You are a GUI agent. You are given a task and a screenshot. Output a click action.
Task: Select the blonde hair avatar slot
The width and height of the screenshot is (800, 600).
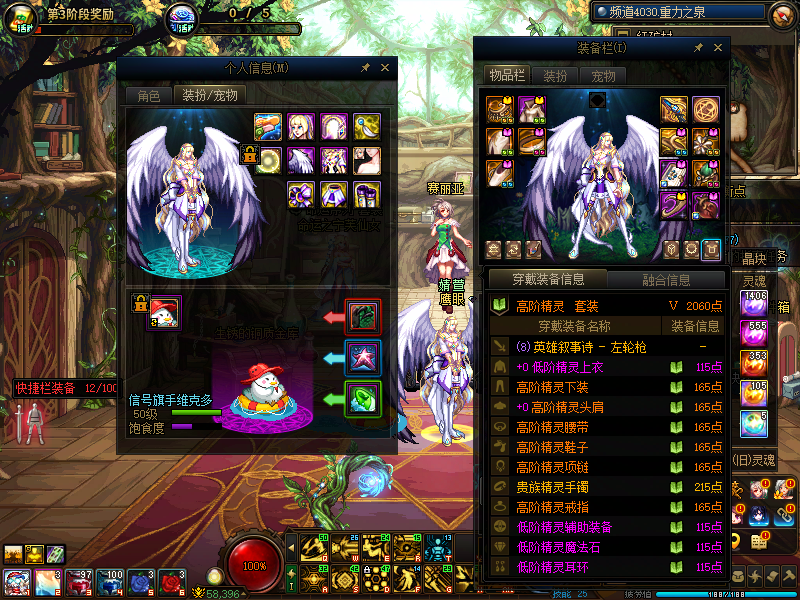[x=300, y=127]
